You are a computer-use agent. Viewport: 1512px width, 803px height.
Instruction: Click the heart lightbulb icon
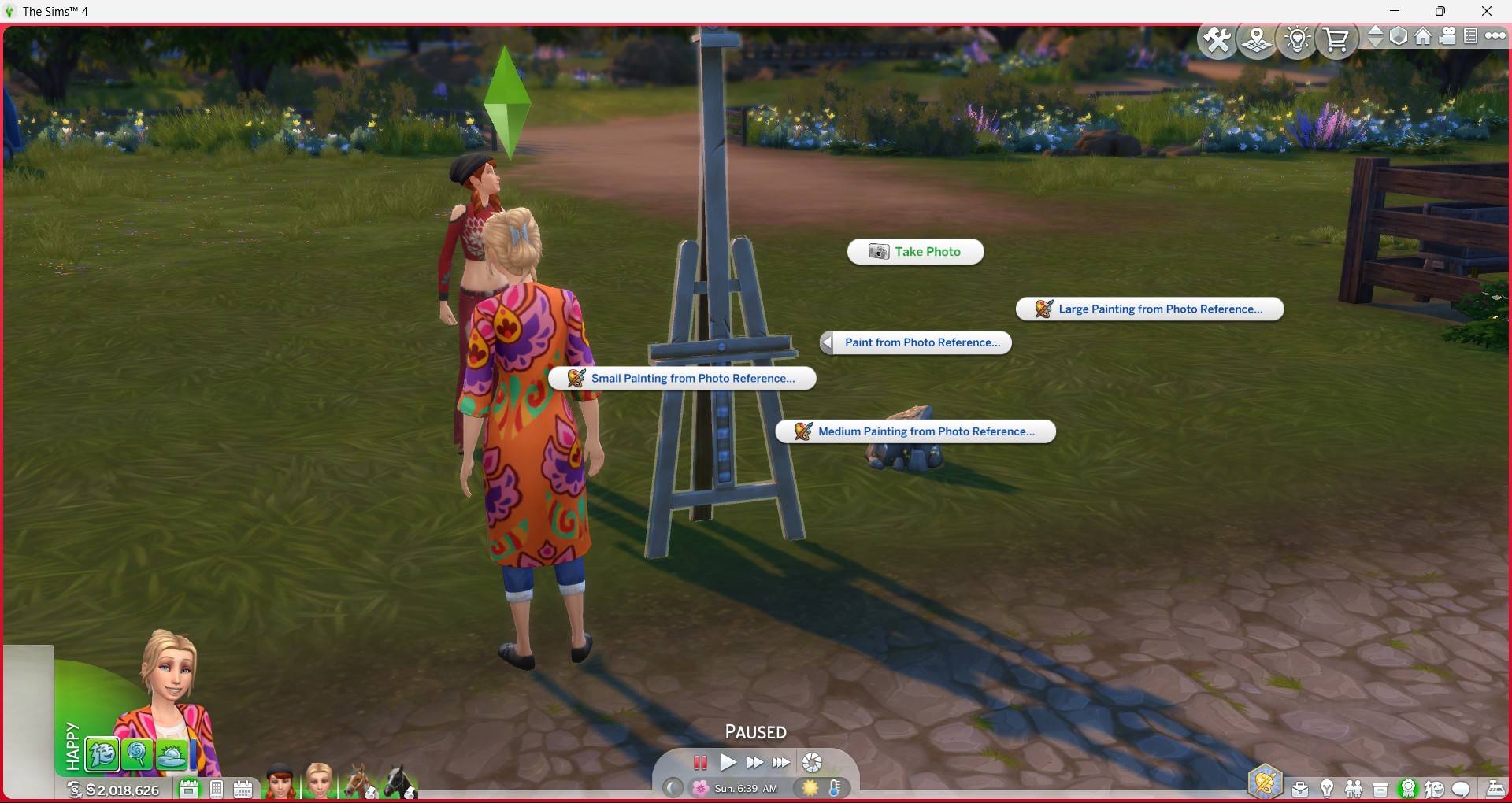(1297, 39)
